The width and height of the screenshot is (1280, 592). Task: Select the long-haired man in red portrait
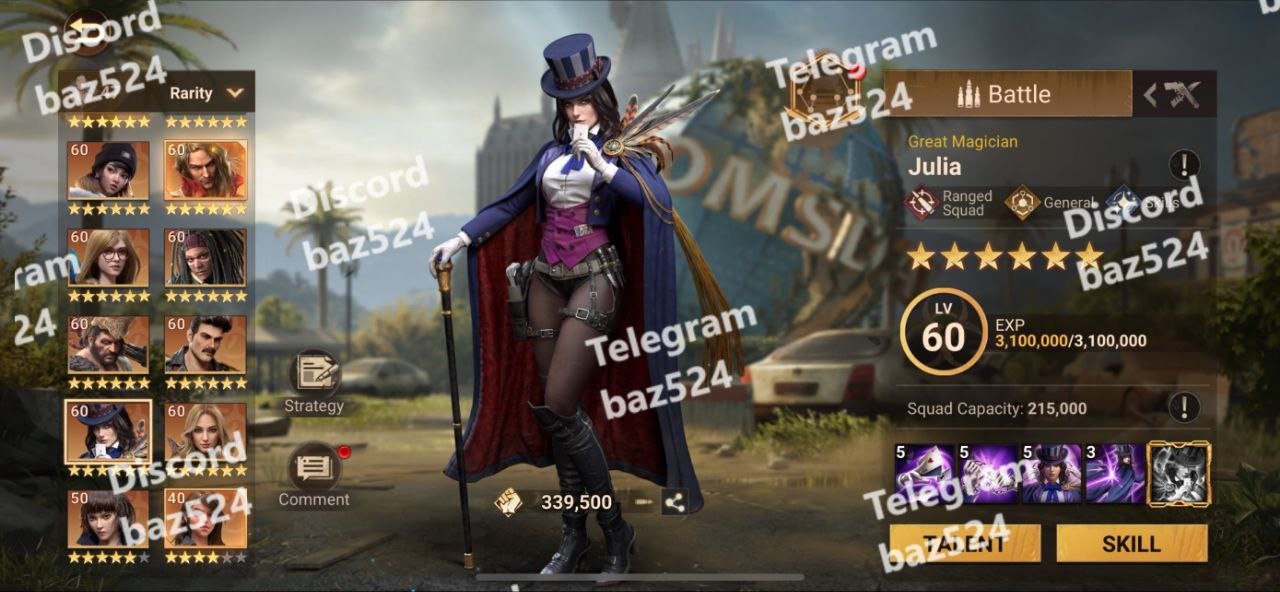coord(205,170)
